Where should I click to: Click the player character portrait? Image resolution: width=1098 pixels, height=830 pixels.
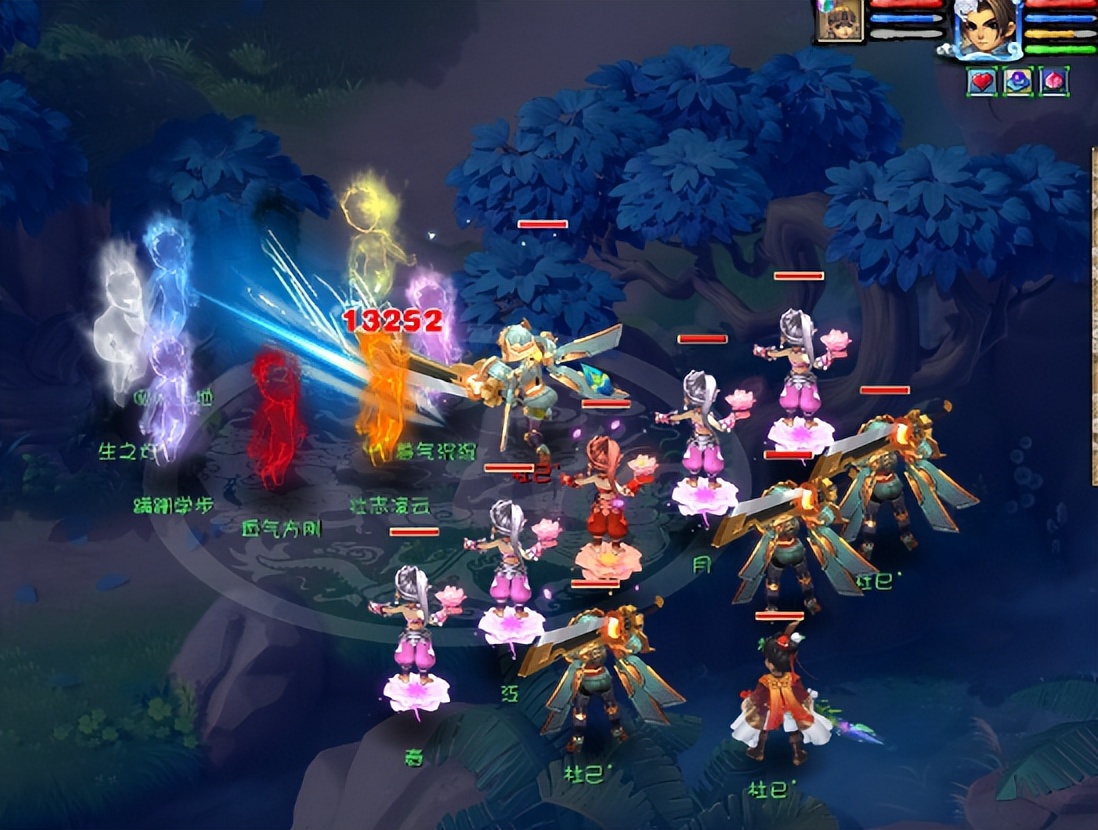(983, 26)
